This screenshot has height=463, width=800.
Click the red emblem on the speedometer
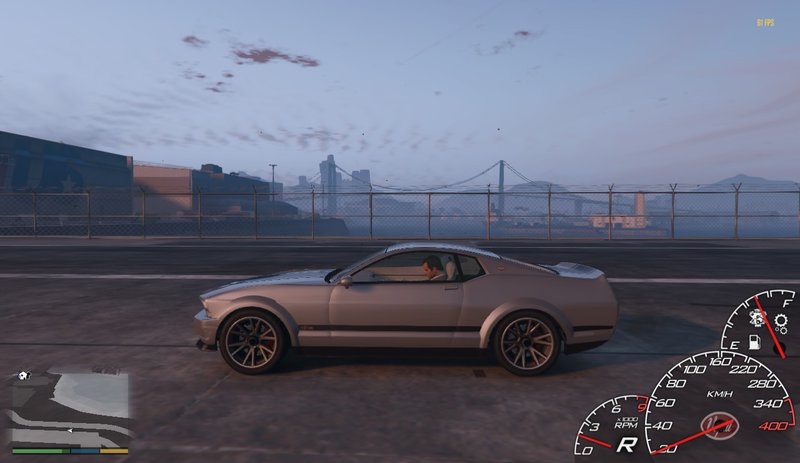[x=719, y=425]
